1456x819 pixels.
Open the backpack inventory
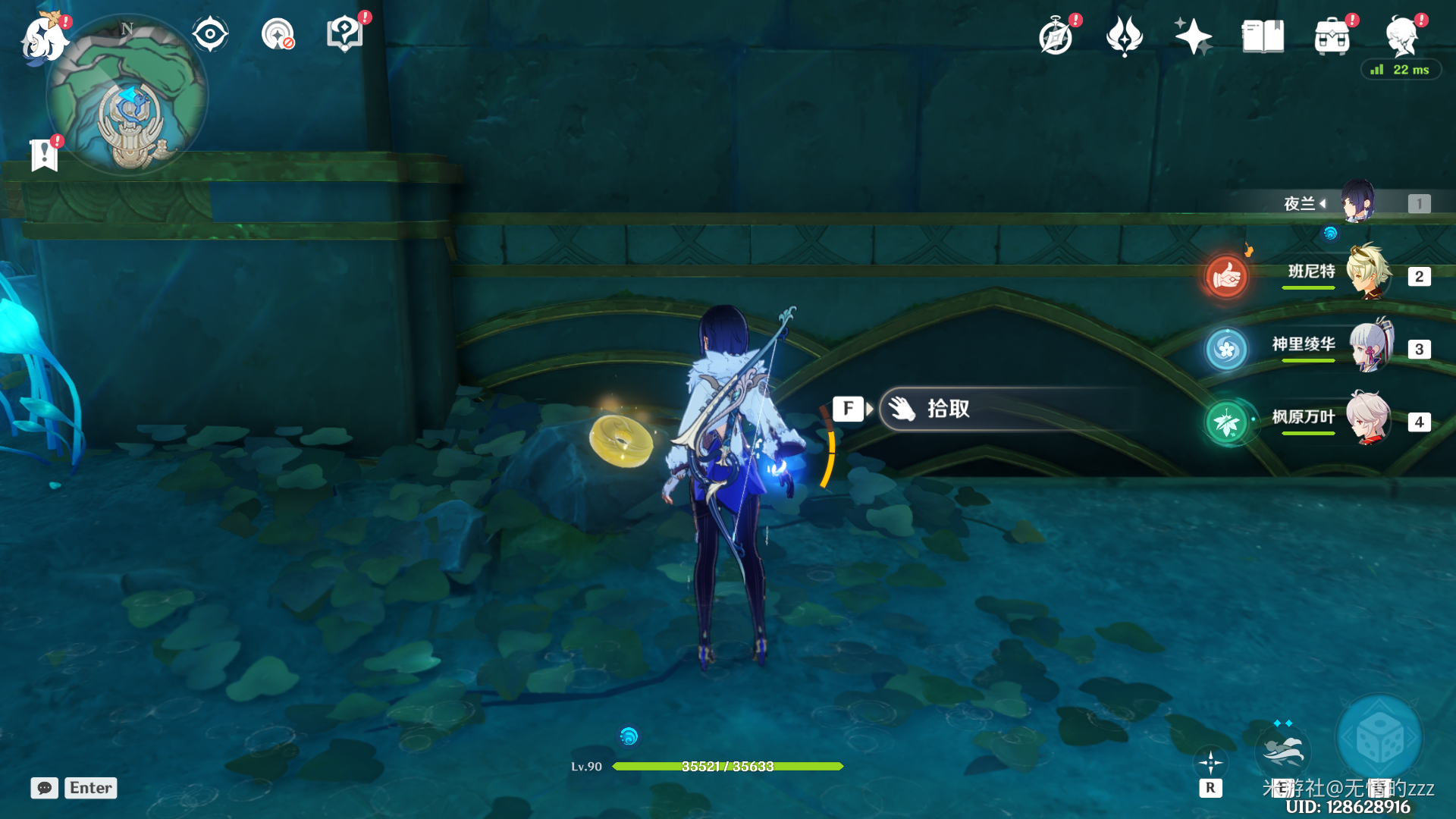point(1332,36)
